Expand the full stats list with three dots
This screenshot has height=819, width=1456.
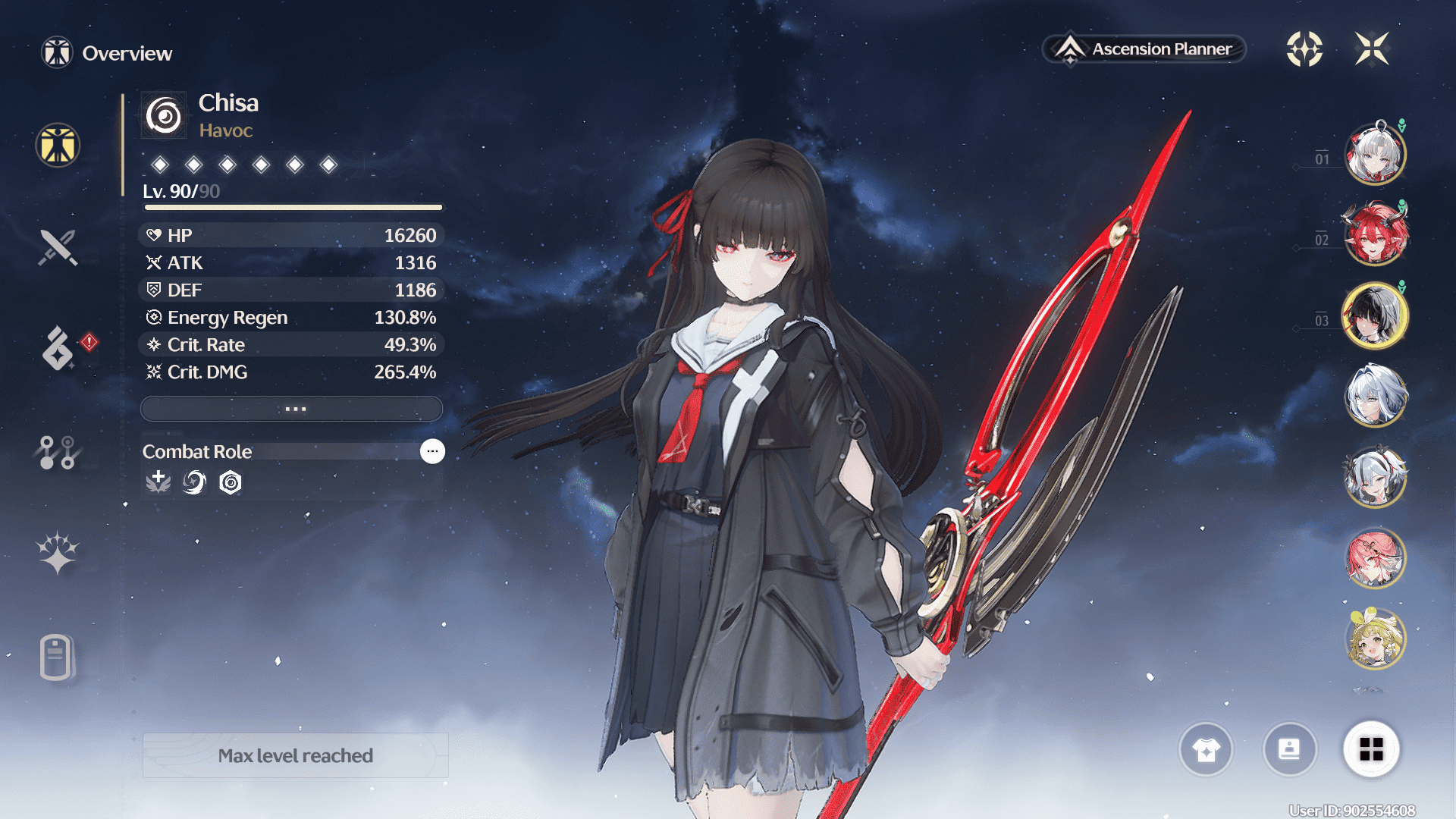pyautogui.click(x=292, y=409)
